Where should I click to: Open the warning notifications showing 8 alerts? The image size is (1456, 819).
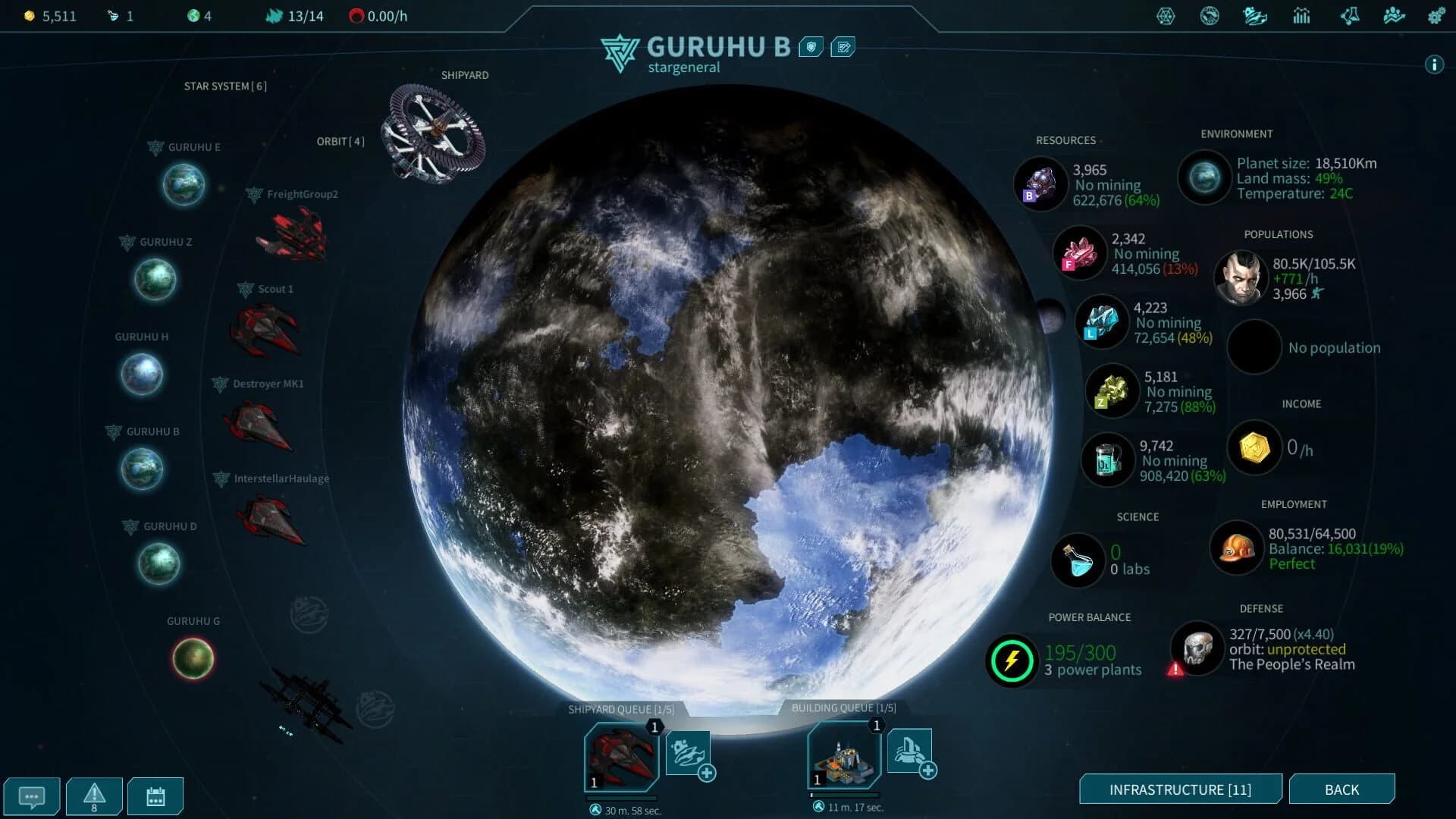point(93,795)
